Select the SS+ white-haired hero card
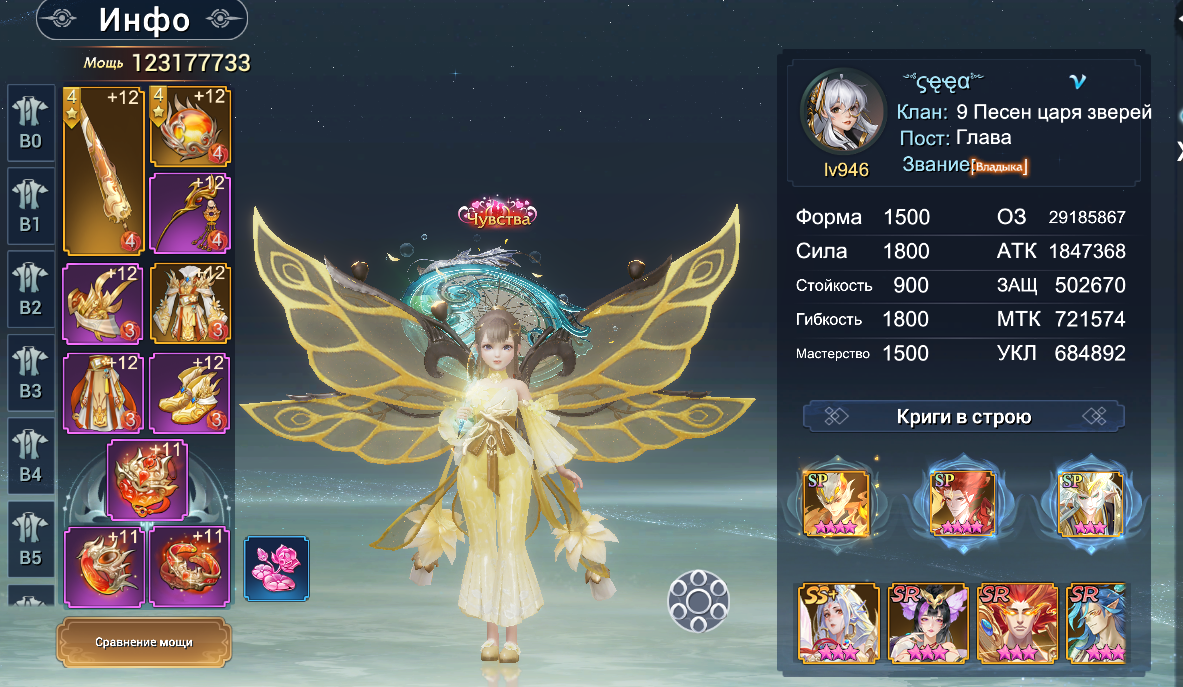1183x687 pixels. [x=832, y=624]
